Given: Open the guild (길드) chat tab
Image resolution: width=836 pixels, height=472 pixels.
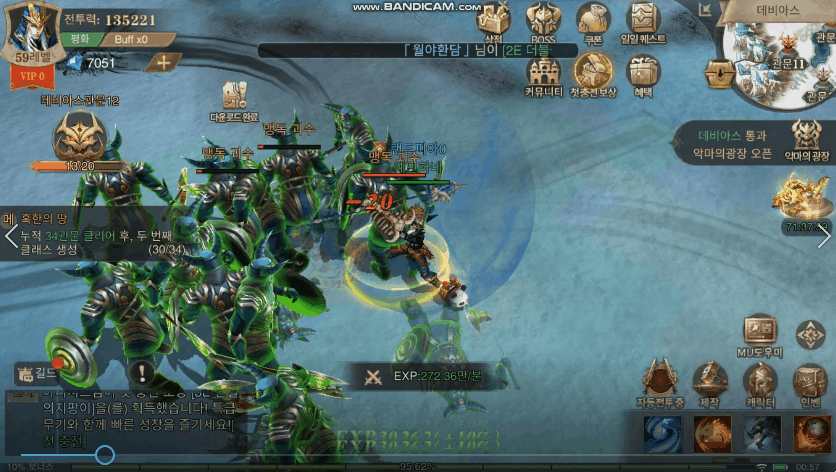Looking at the screenshot, I should [x=38, y=373].
